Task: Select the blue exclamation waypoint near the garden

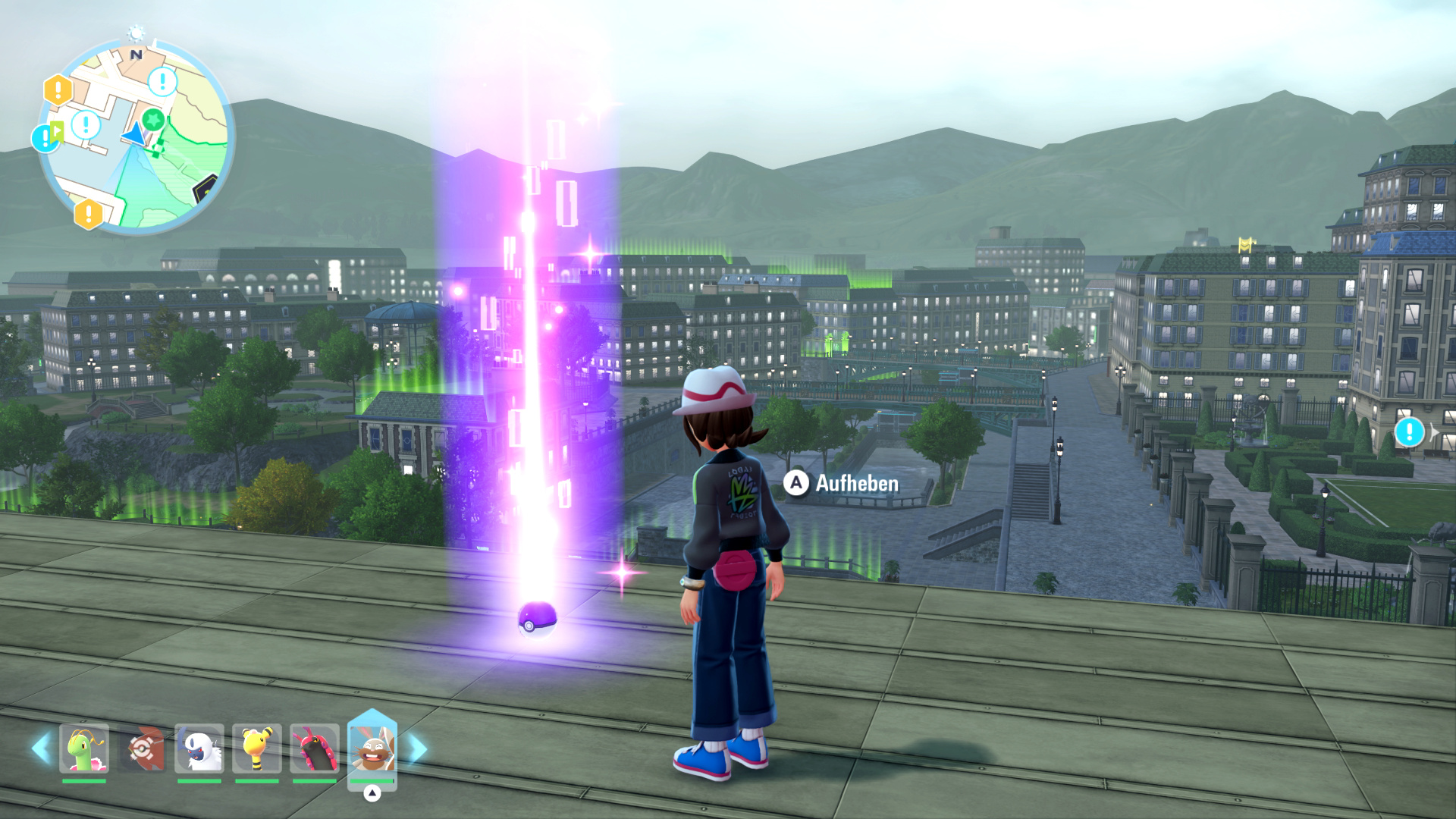Action: [x=1409, y=432]
